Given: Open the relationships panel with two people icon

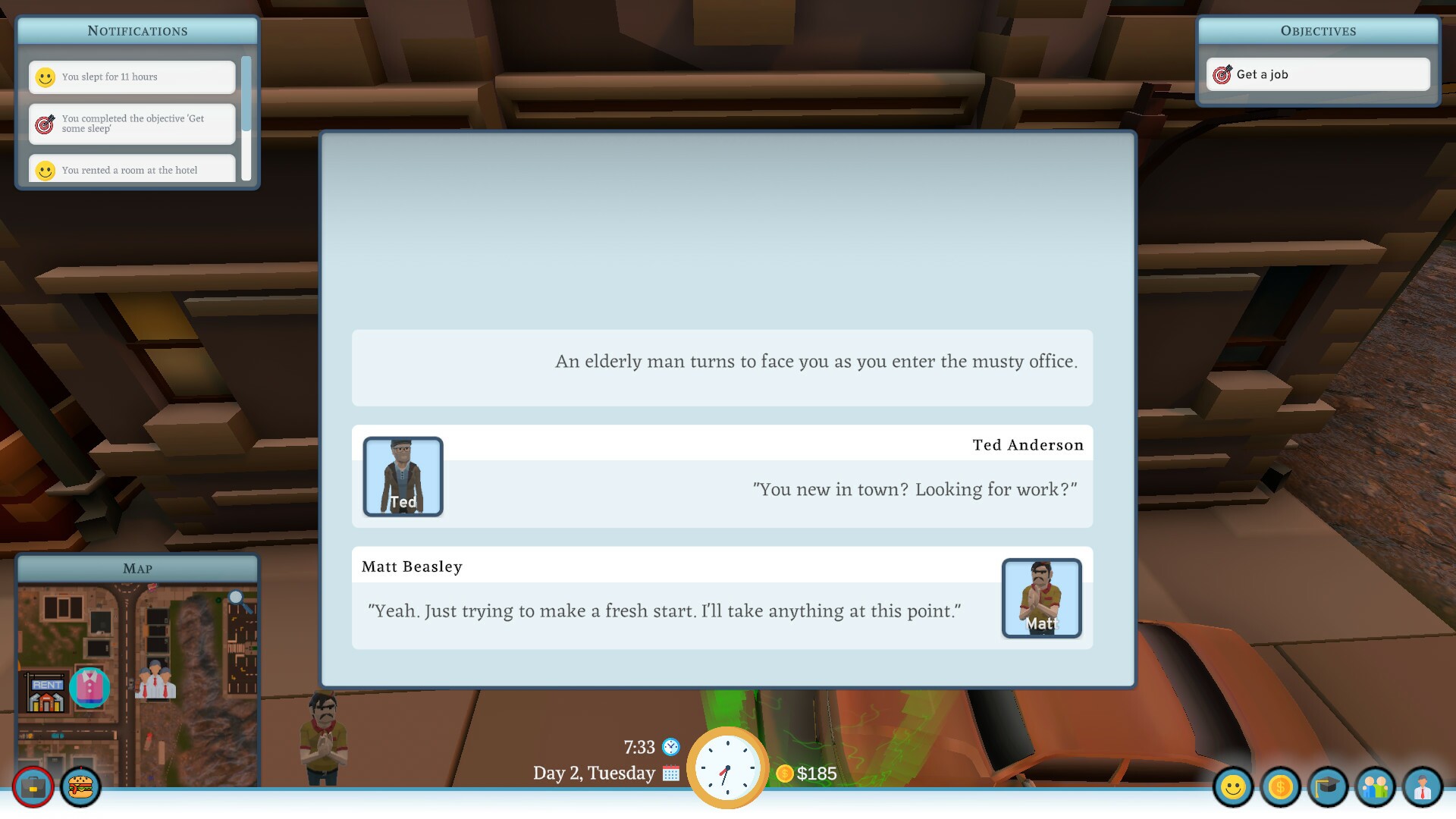Looking at the screenshot, I should [1377, 788].
